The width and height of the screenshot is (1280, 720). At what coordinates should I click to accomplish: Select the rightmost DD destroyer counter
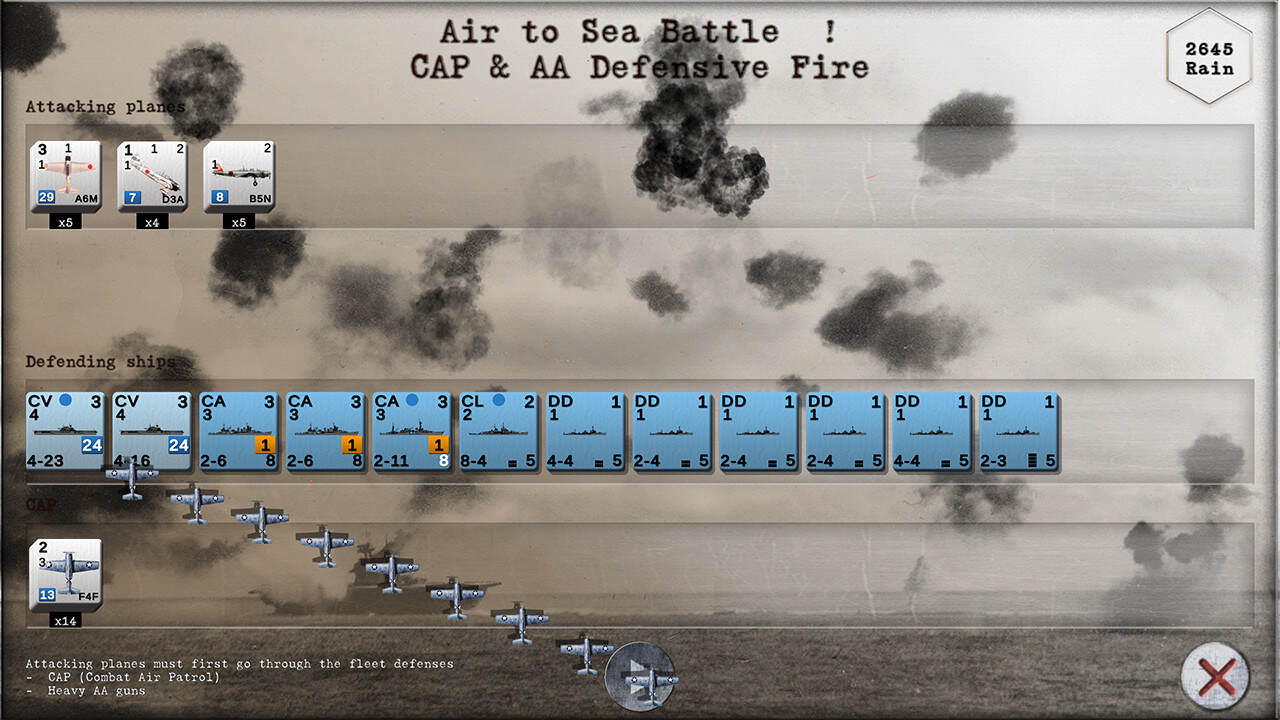coord(1019,428)
